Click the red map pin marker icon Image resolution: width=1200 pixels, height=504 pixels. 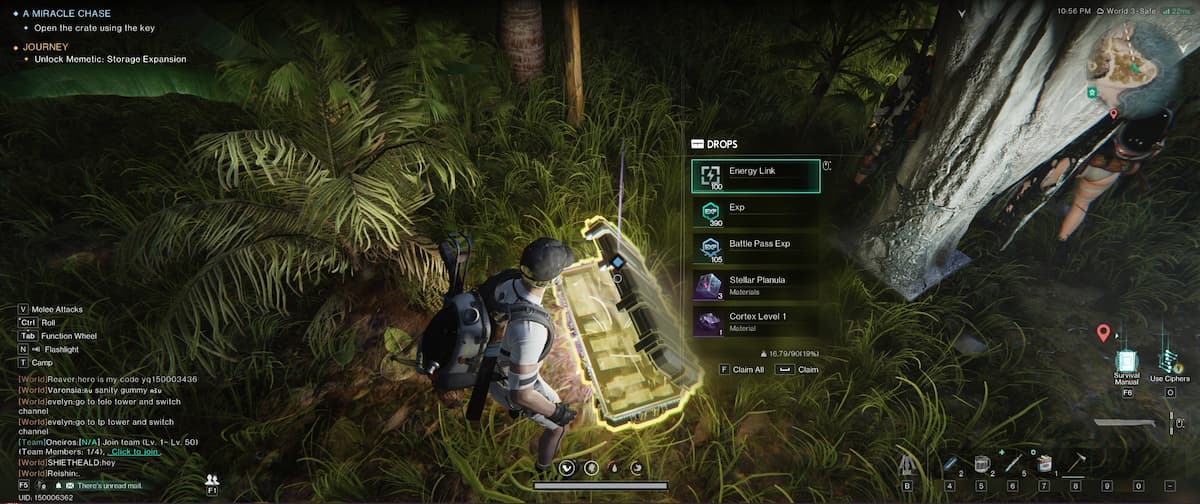coord(1103,333)
